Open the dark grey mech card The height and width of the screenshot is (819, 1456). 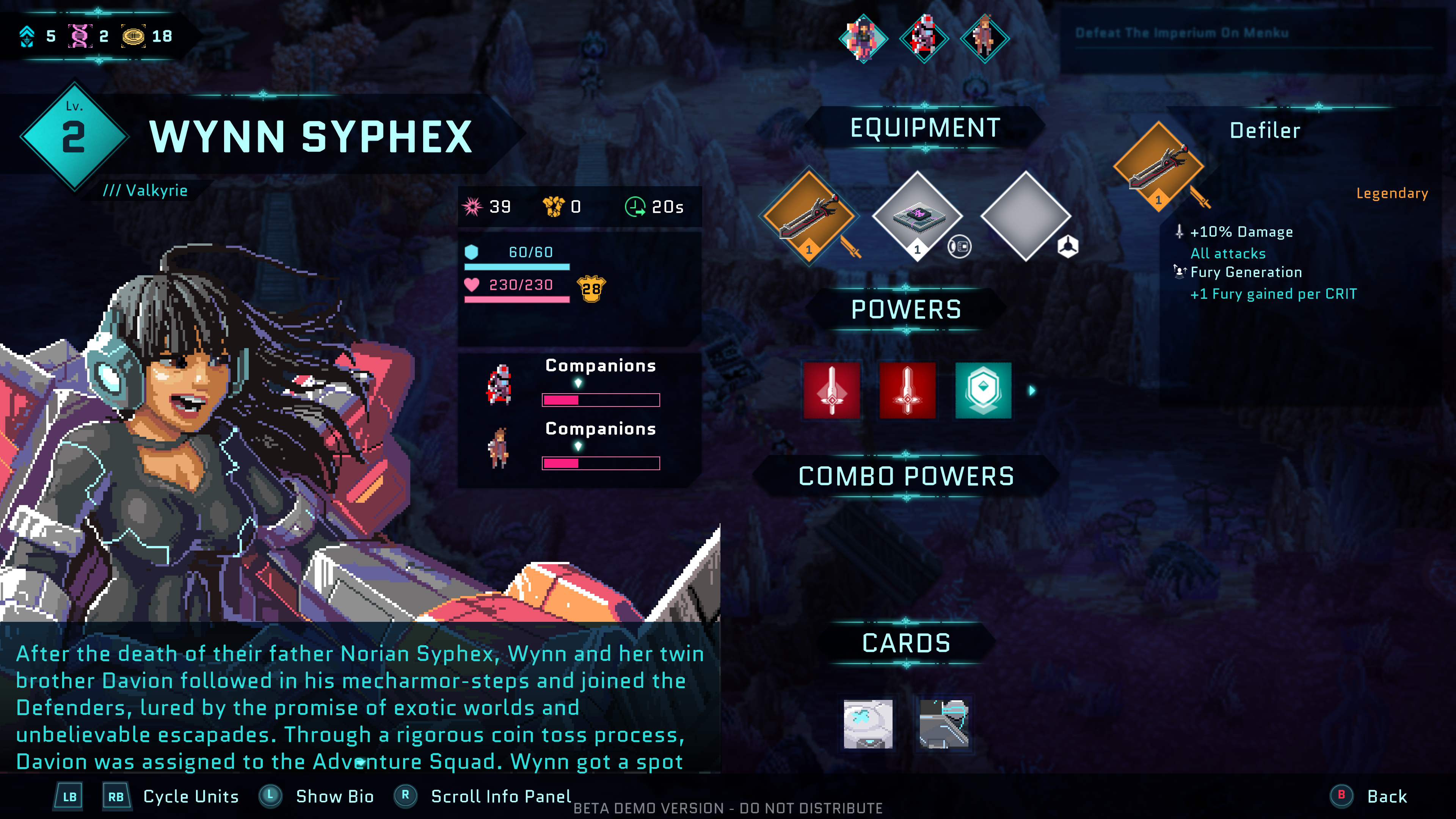point(944,723)
